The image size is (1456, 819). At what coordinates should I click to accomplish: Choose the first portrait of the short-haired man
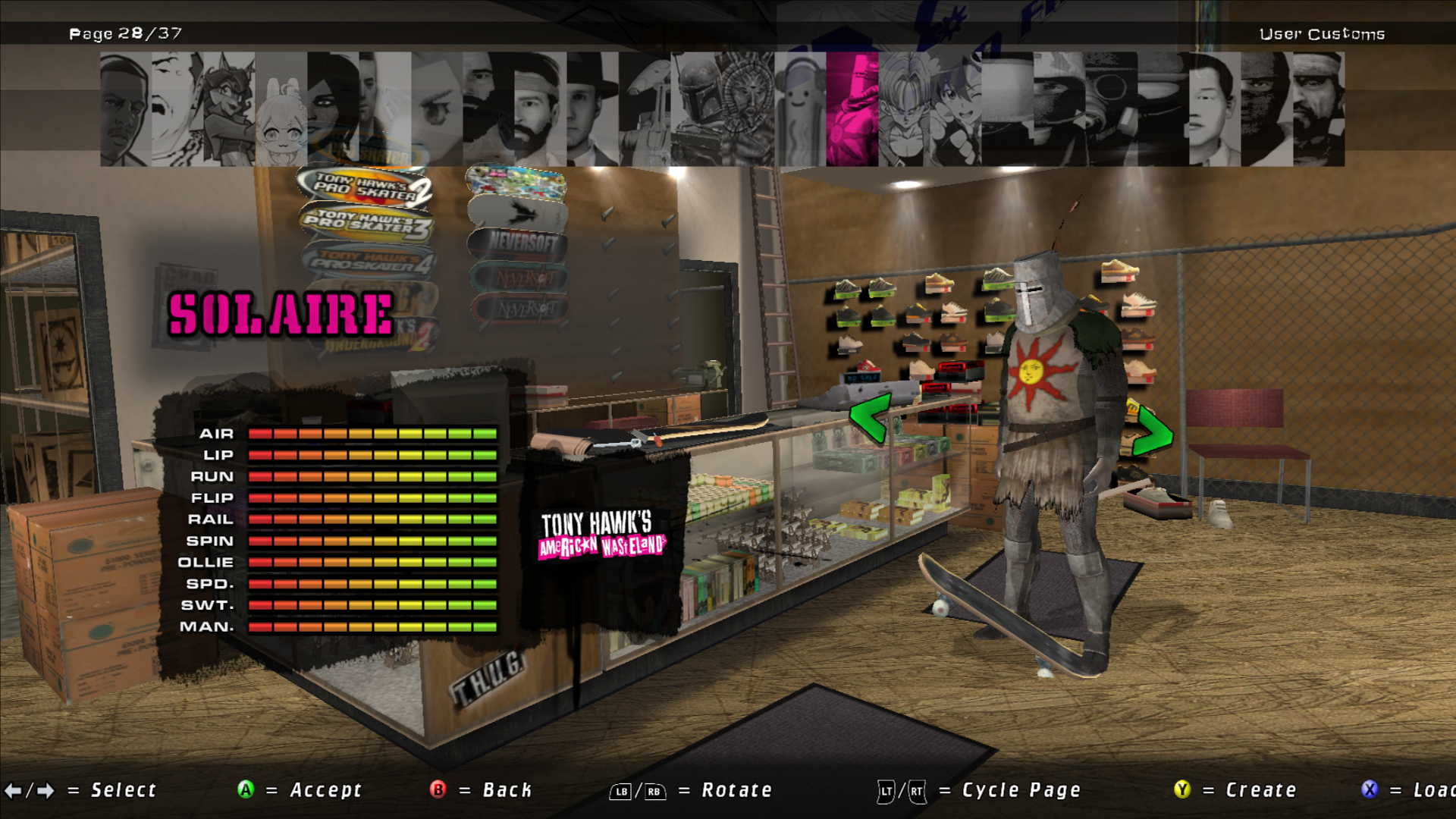point(126,109)
